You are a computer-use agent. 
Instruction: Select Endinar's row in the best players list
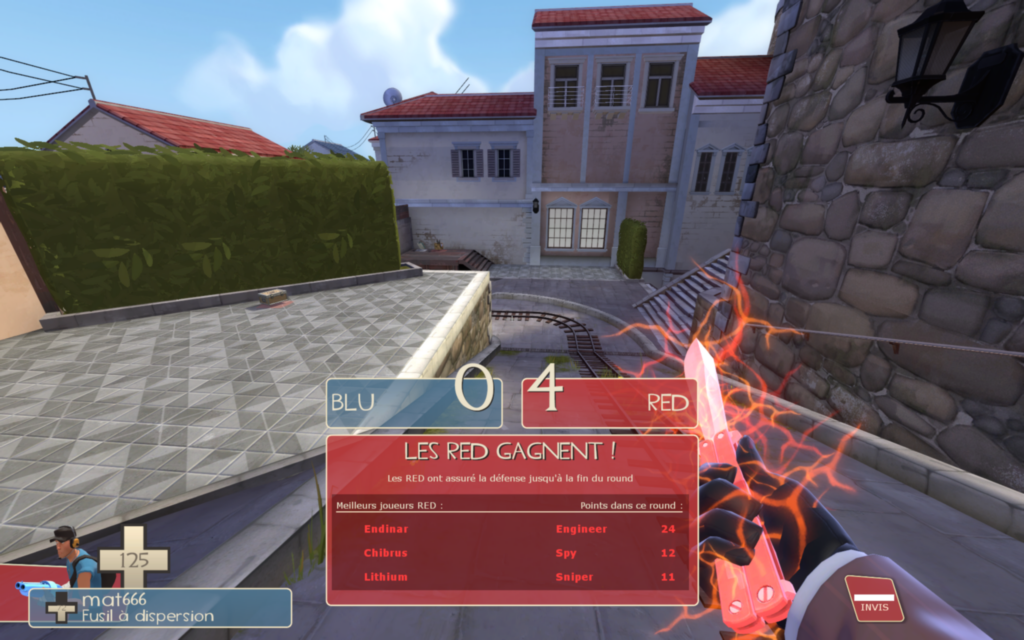click(x=511, y=529)
